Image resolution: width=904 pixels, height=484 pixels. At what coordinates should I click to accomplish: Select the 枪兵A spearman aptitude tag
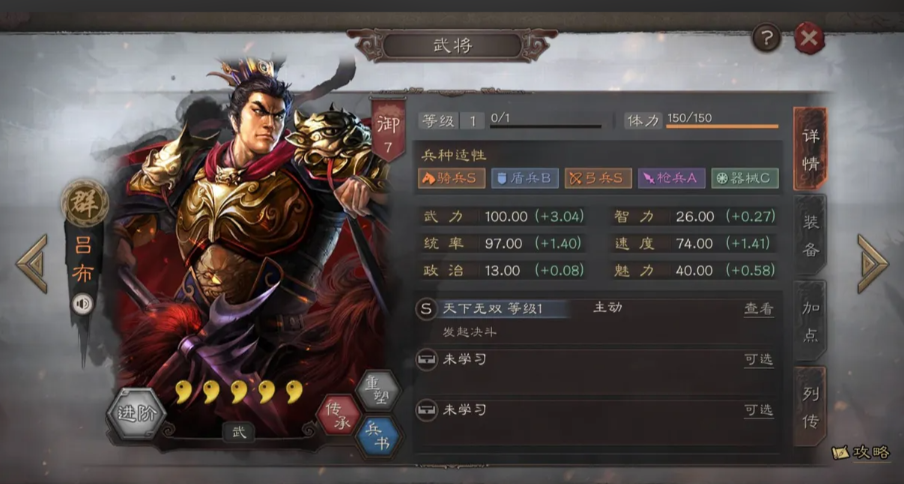pos(670,178)
